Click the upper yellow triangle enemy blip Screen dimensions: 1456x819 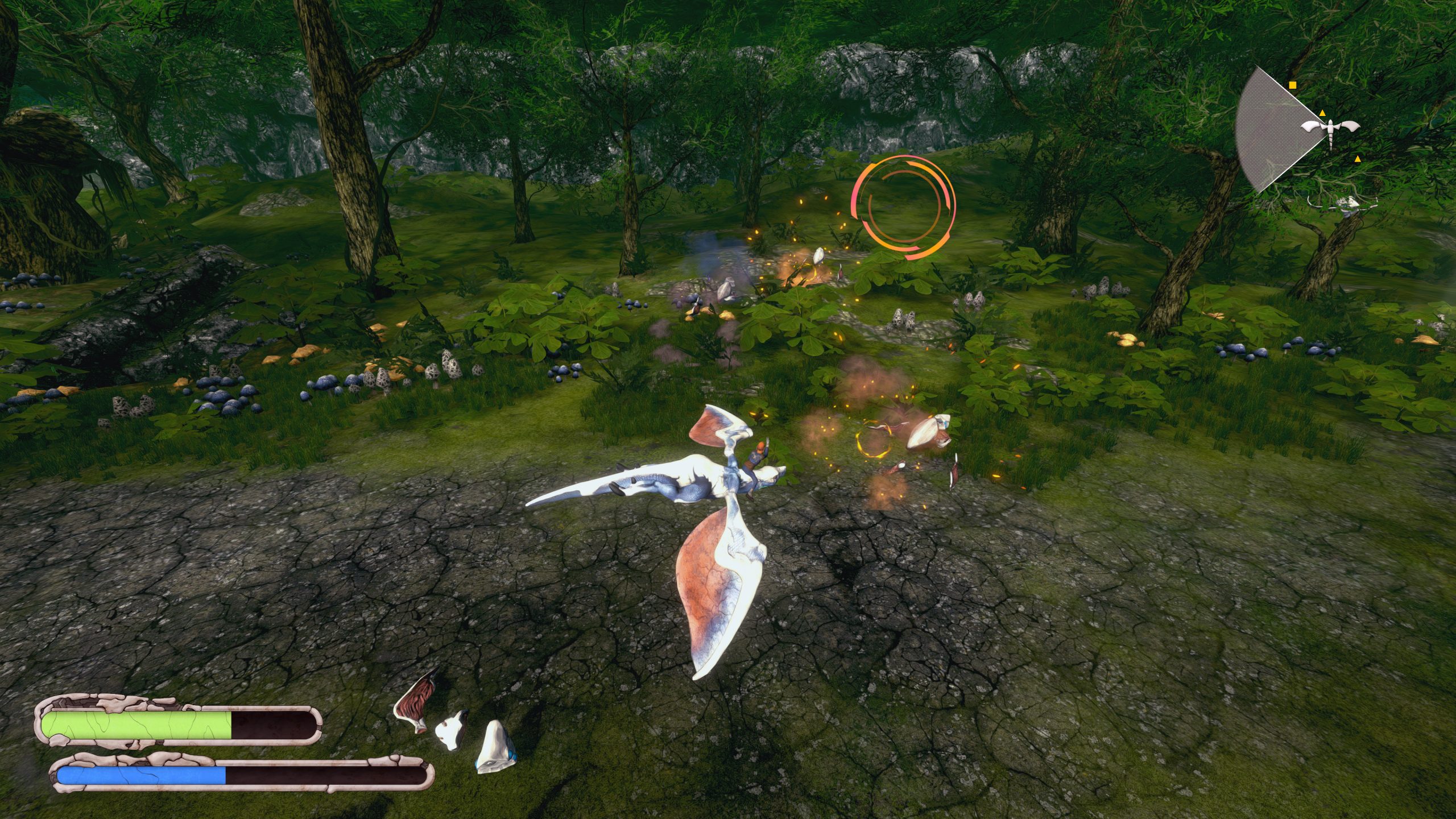1323,114
